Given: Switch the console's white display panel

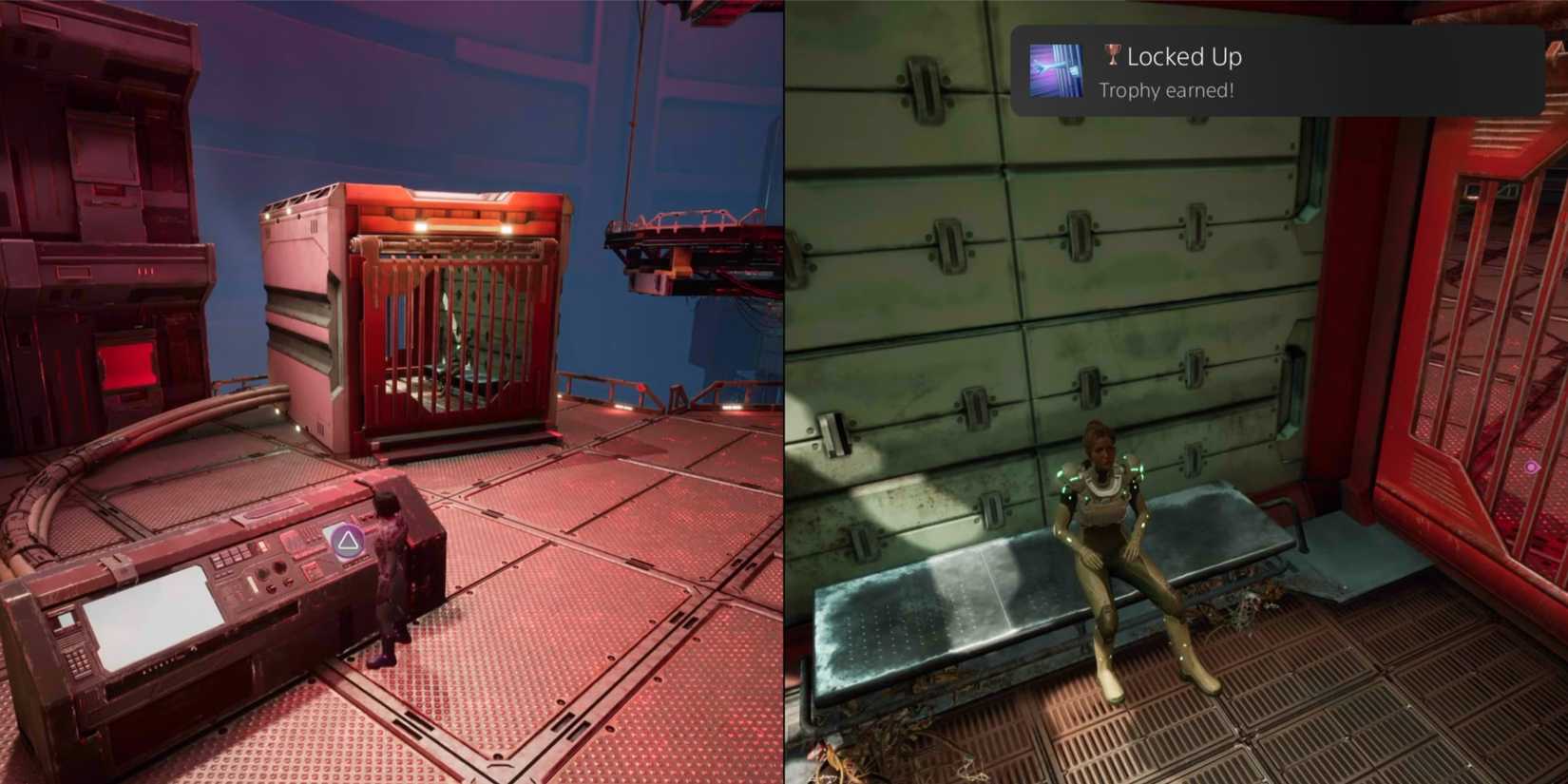Looking at the screenshot, I should [x=152, y=618].
